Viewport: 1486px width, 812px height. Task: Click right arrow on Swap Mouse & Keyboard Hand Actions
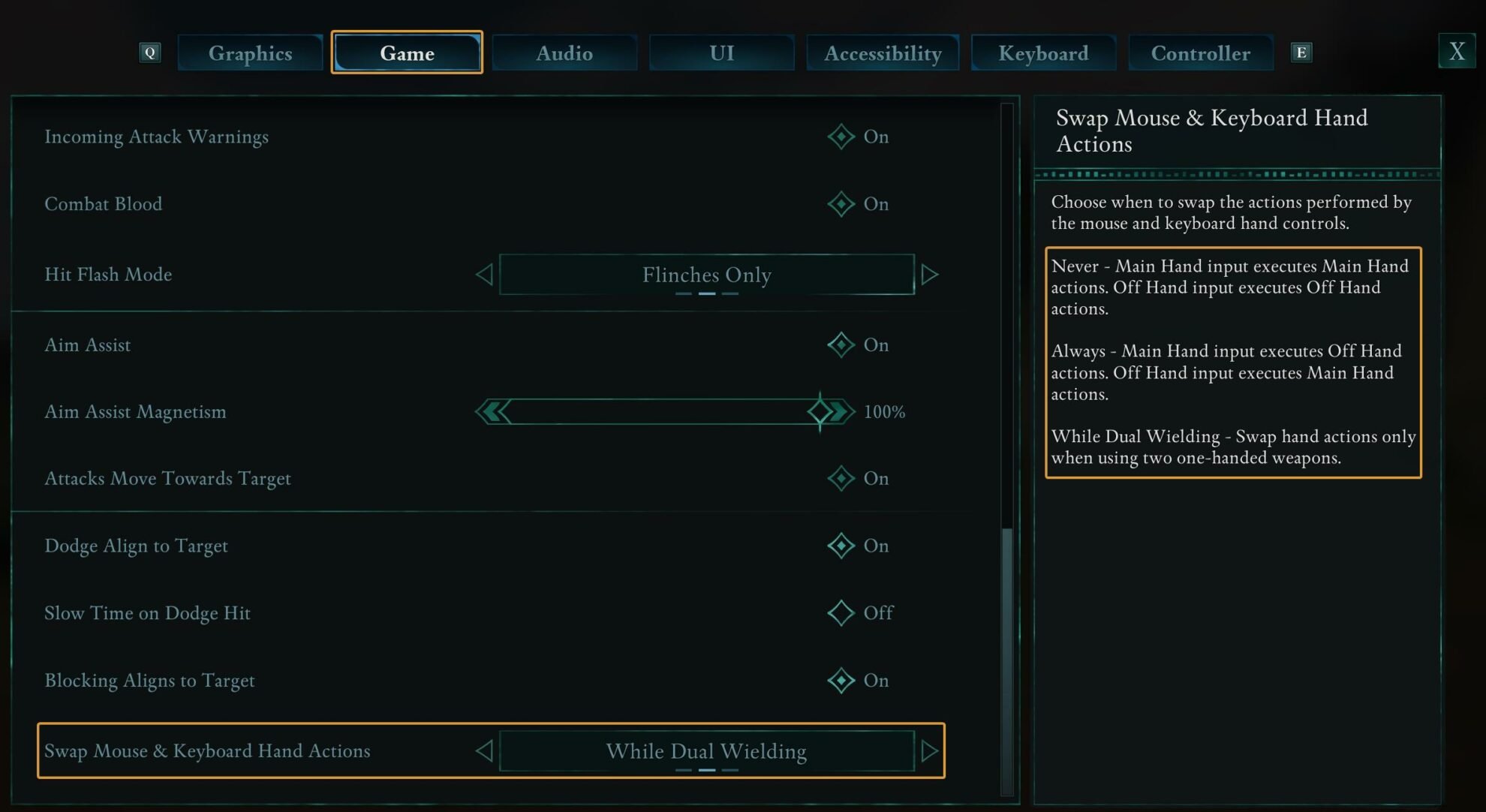click(x=931, y=750)
